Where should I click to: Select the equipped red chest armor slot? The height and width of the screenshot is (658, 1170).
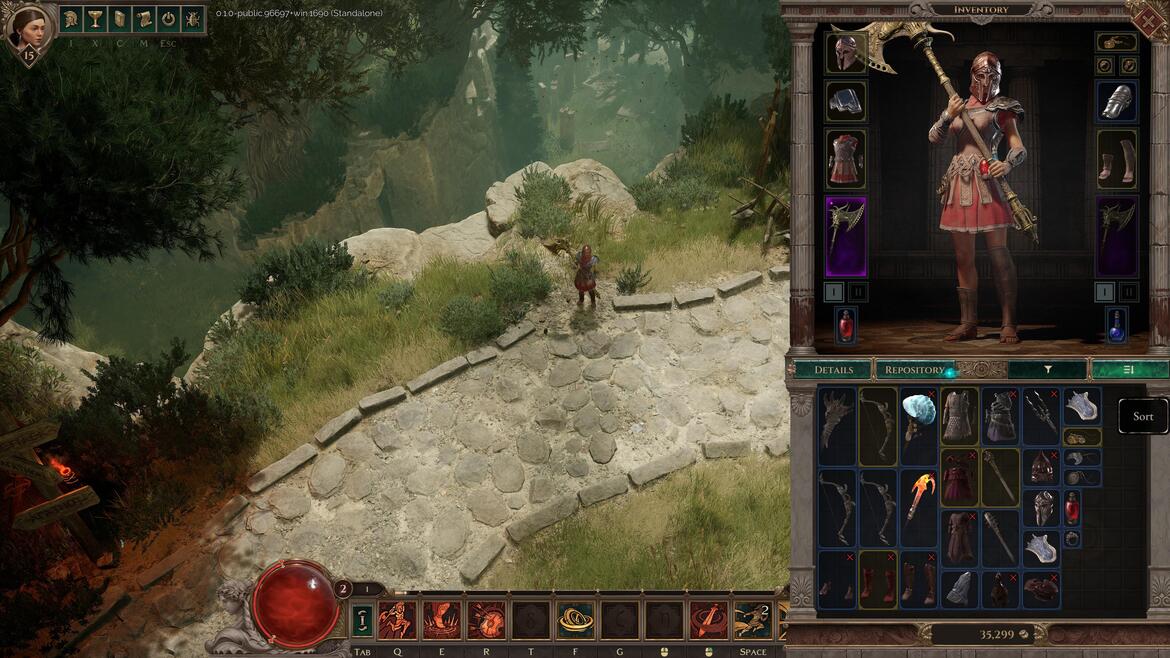tap(846, 157)
